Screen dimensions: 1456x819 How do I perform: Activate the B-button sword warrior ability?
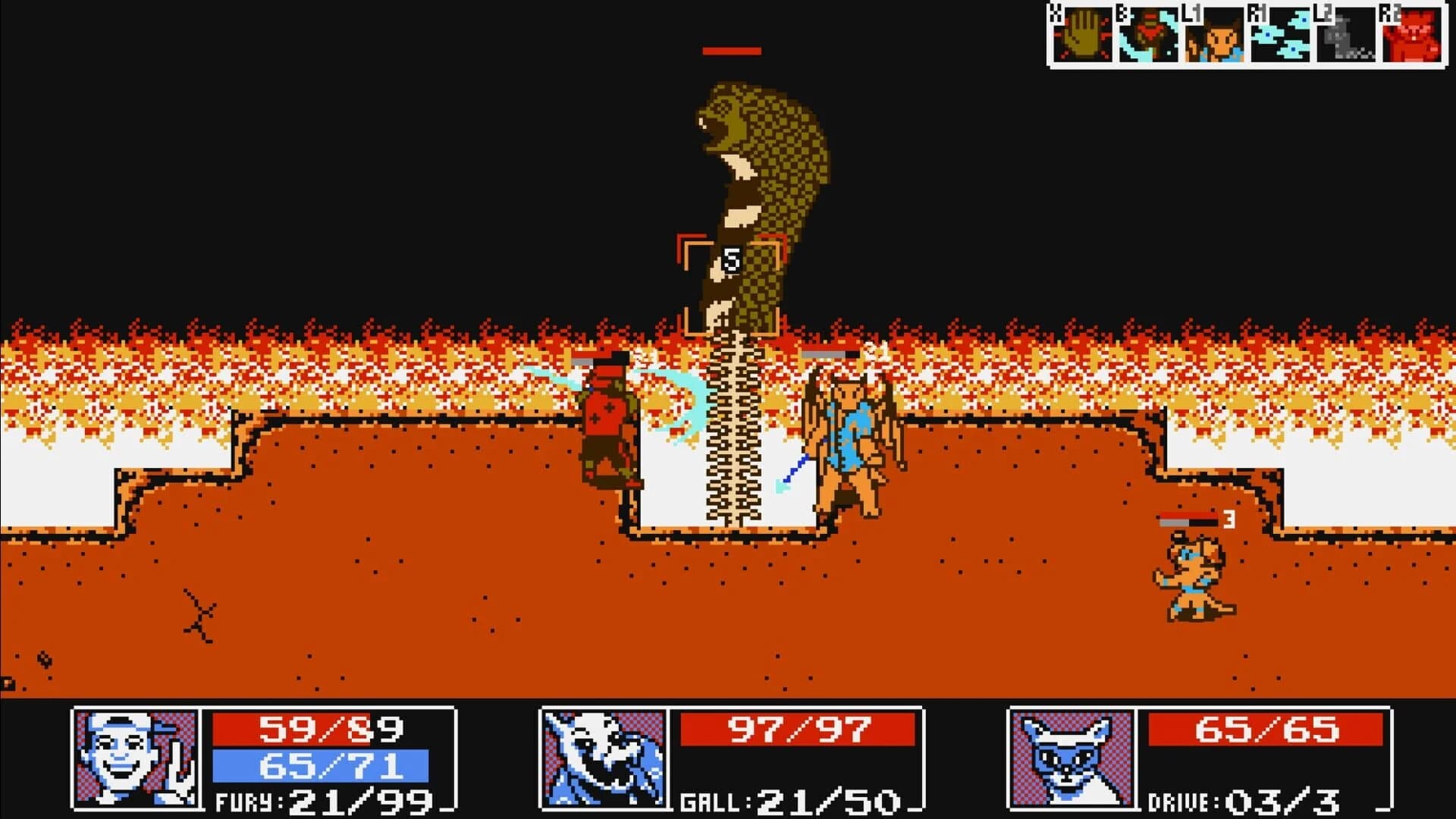pos(1150,34)
